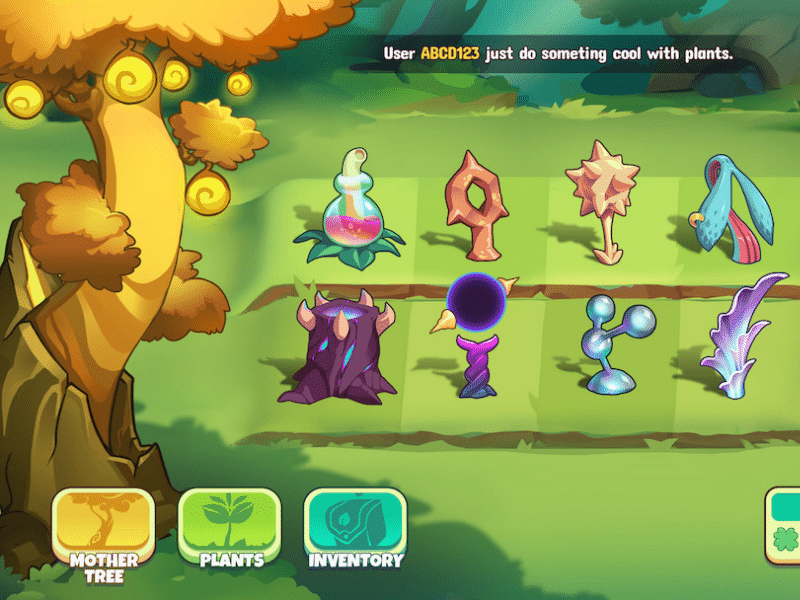Image resolution: width=800 pixels, height=600 pixels.
Task: Open the Plants menu
Action: 231,530
